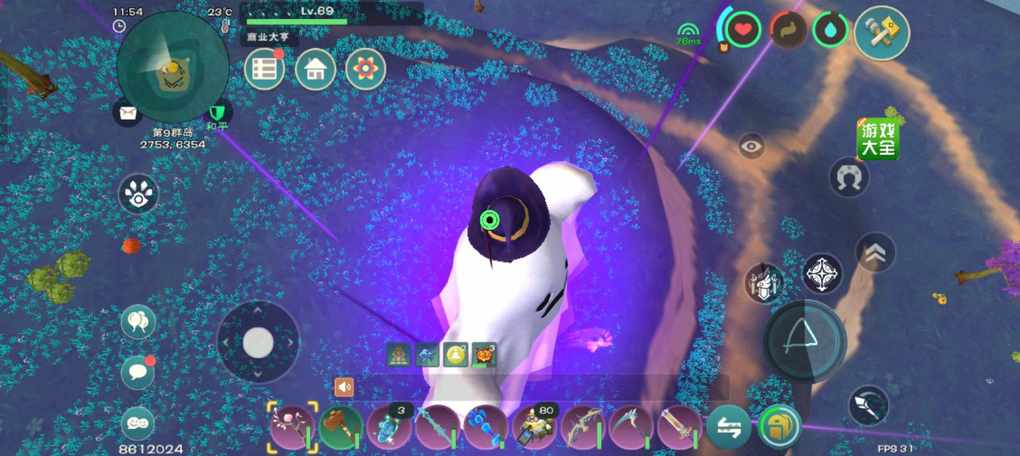Select the pickaxe tool slot
Viewport: 1020px width, 456px height.
click(x=632, y=427)
